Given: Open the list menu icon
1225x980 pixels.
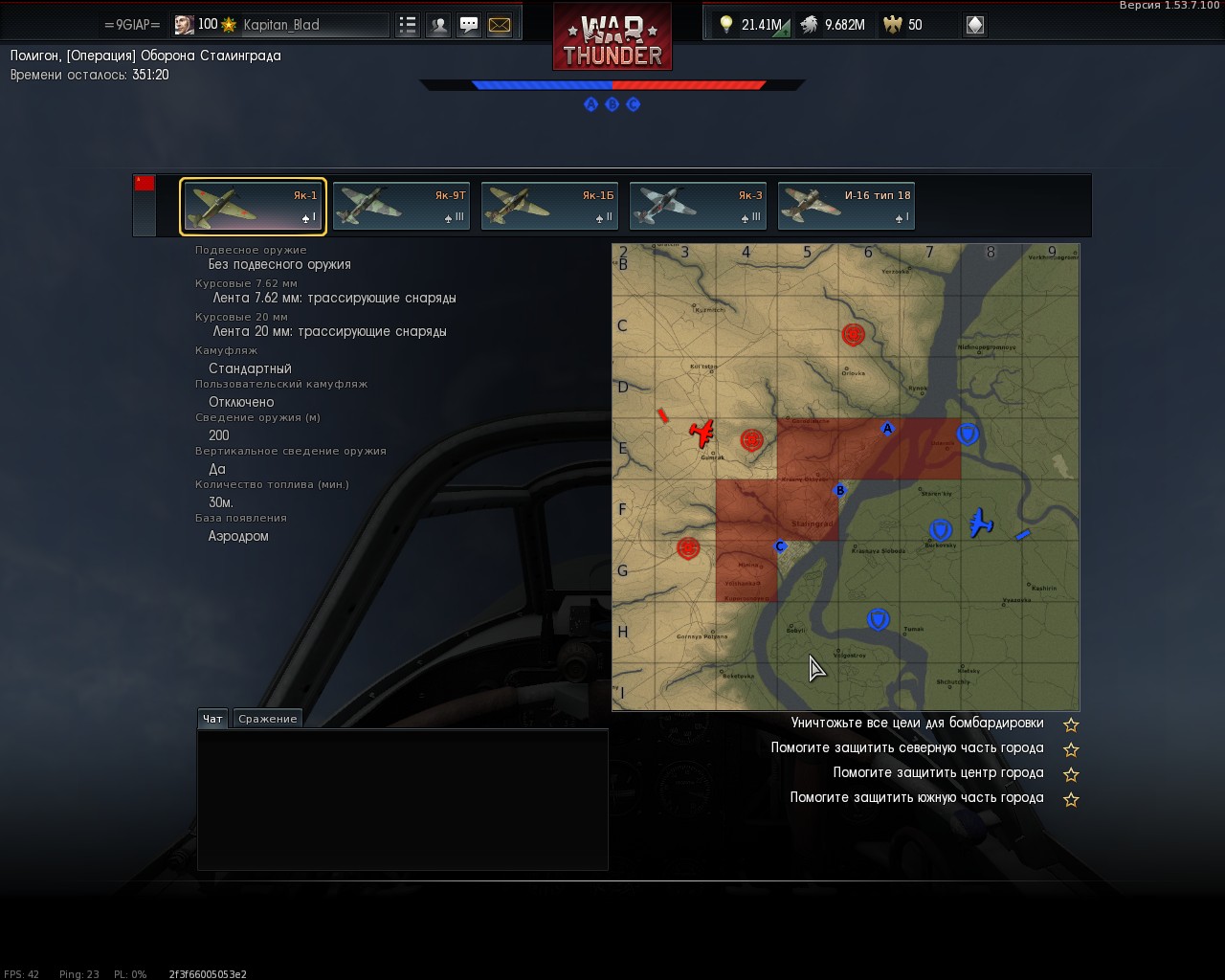Looking at the screenshot, I should tap(408, 25).
